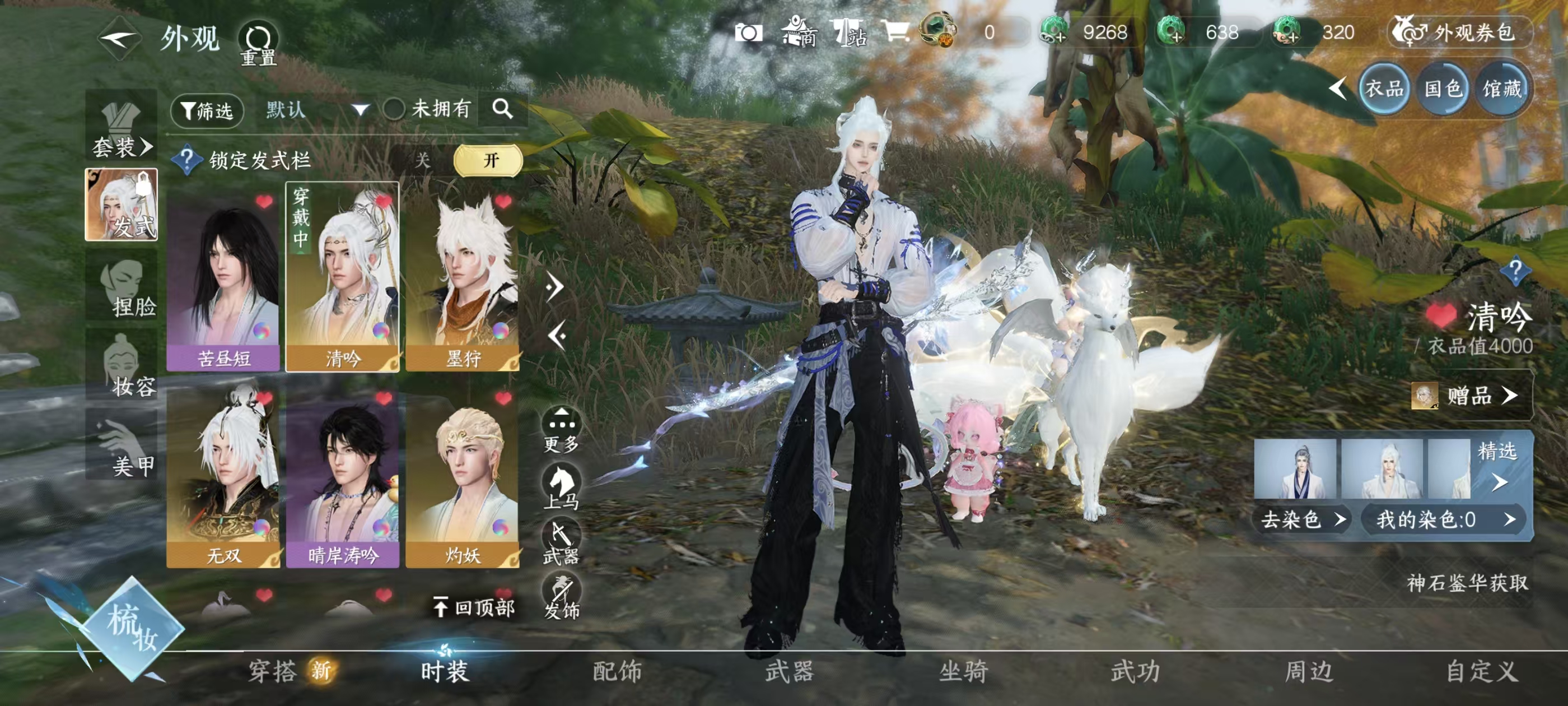Open the 默认 filter dropdown
Image resolution: width=1568 pixels, height=706 pixels.
[x=310, y=110]
